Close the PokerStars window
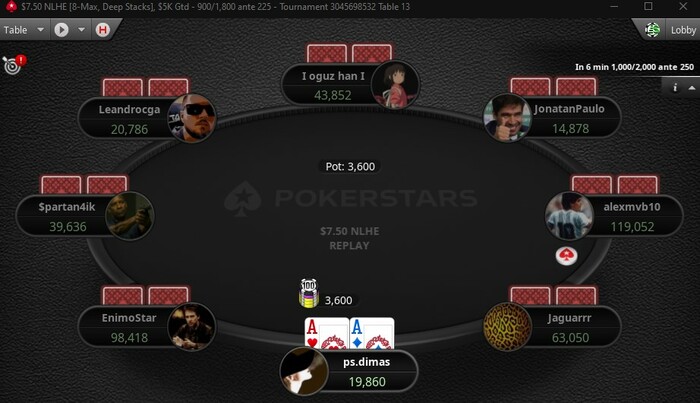The width and height of the screenshot is (700, 403). pos(682,7)
